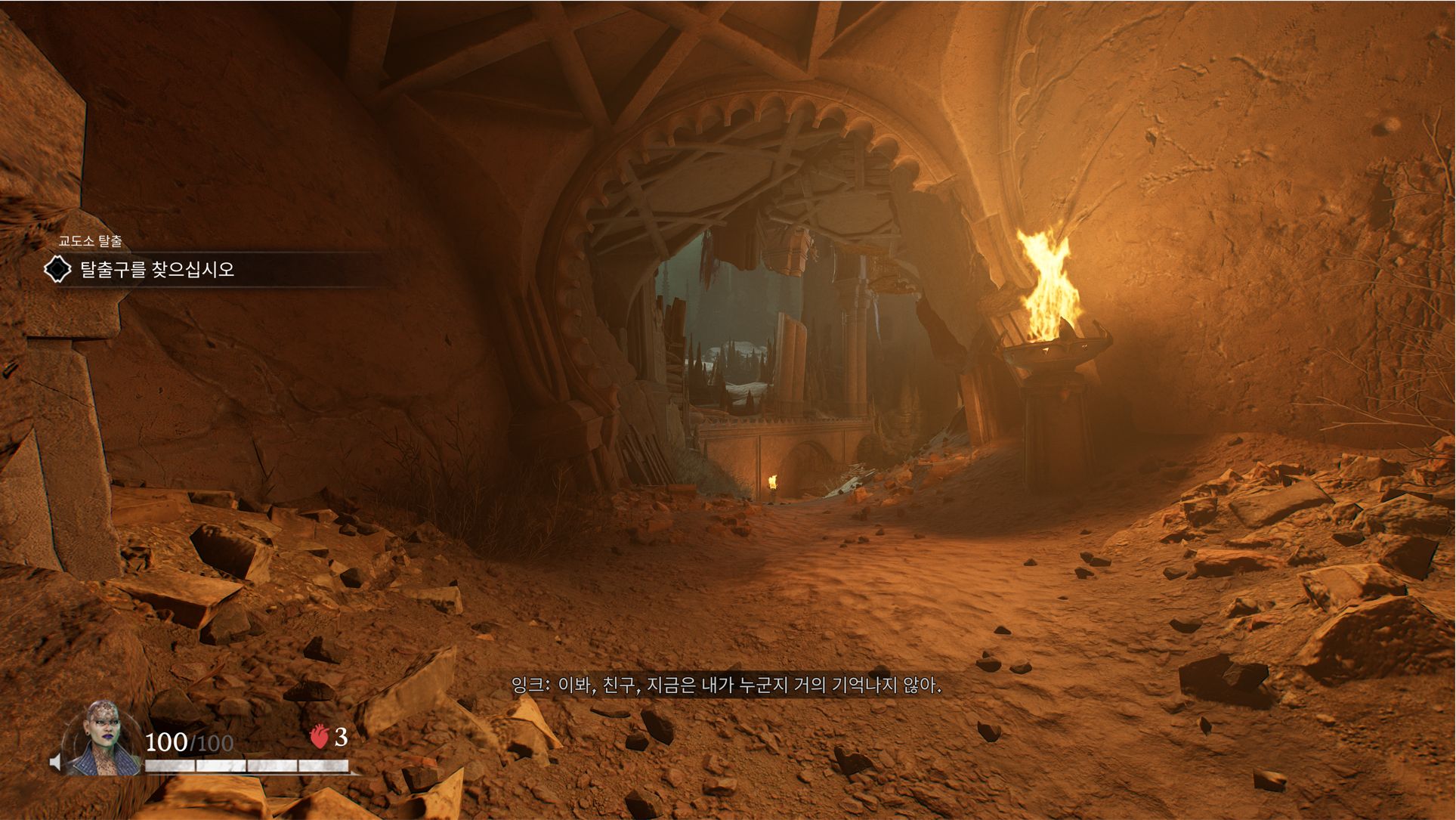Click the character portrait in the HUD
This screenshot has height=820, width=1456.
tap(102, 739)
